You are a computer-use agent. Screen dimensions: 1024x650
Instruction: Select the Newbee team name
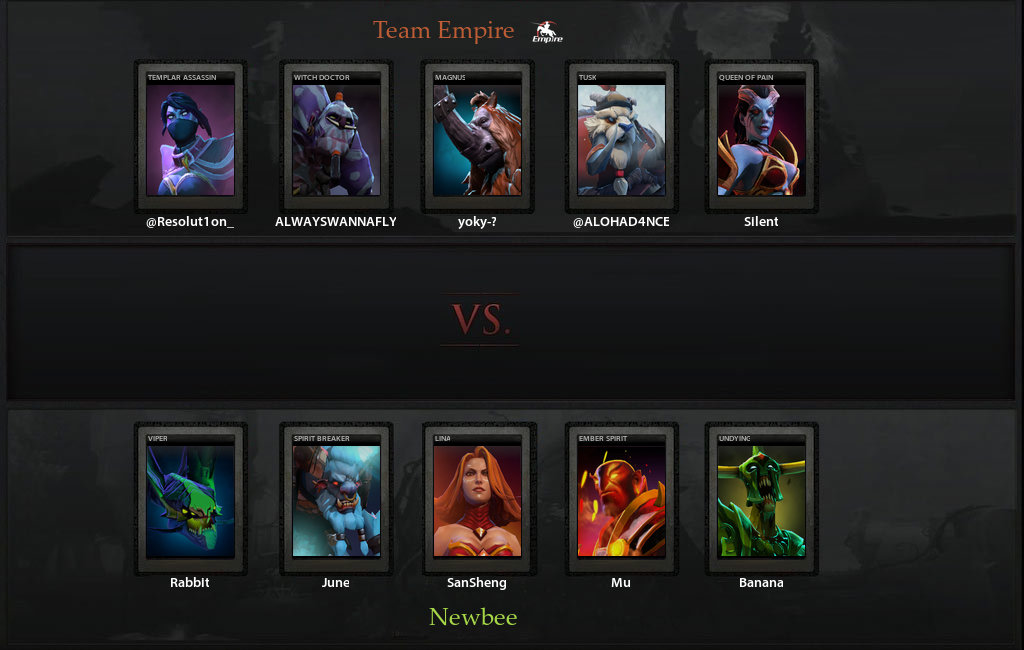473,617
